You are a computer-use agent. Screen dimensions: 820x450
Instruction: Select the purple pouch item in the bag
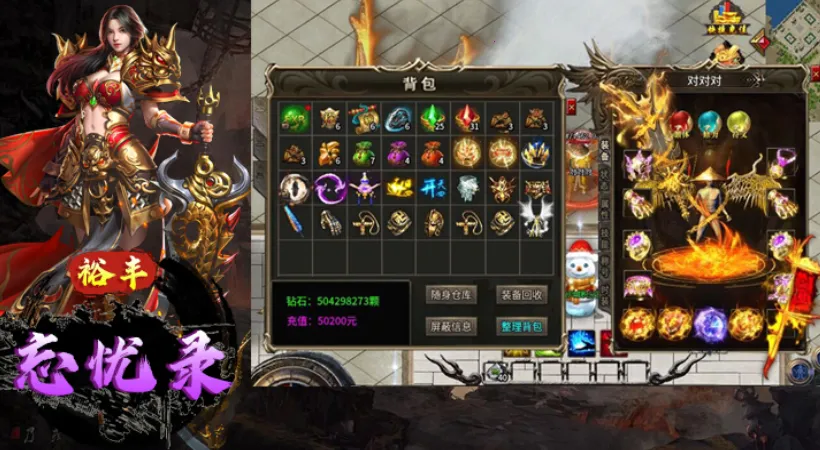pos(398,153)
